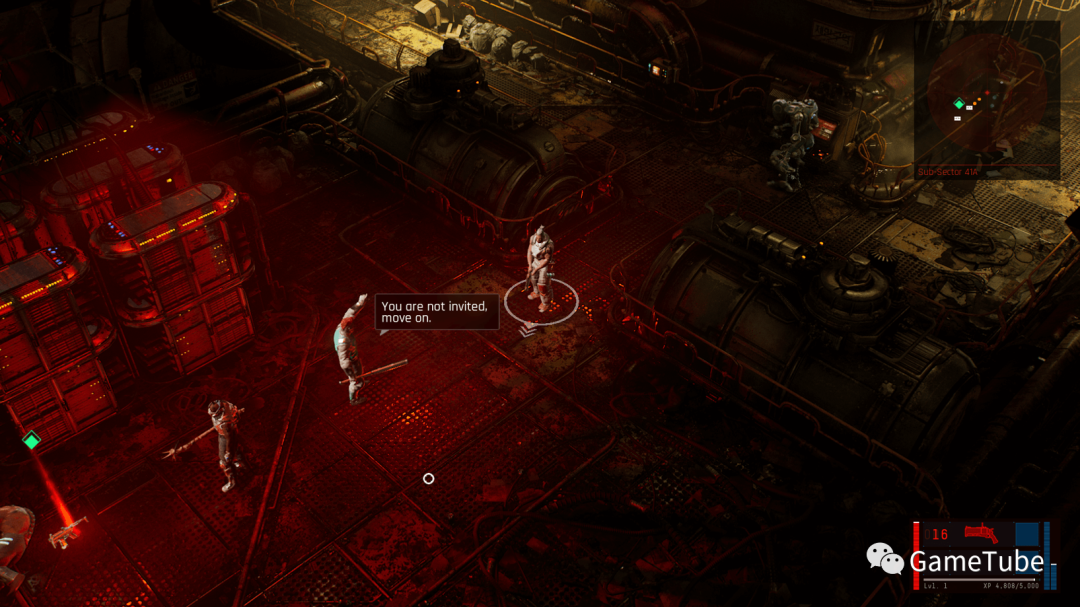
Task: Click the green diamond marker on the minimap
Action: 959,103
